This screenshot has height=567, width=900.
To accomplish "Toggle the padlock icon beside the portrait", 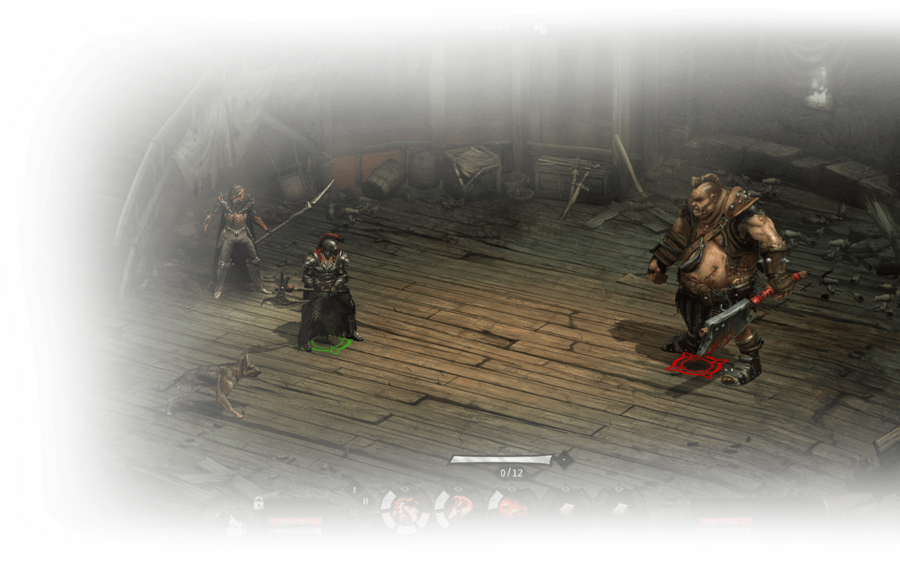I will 258,503.
